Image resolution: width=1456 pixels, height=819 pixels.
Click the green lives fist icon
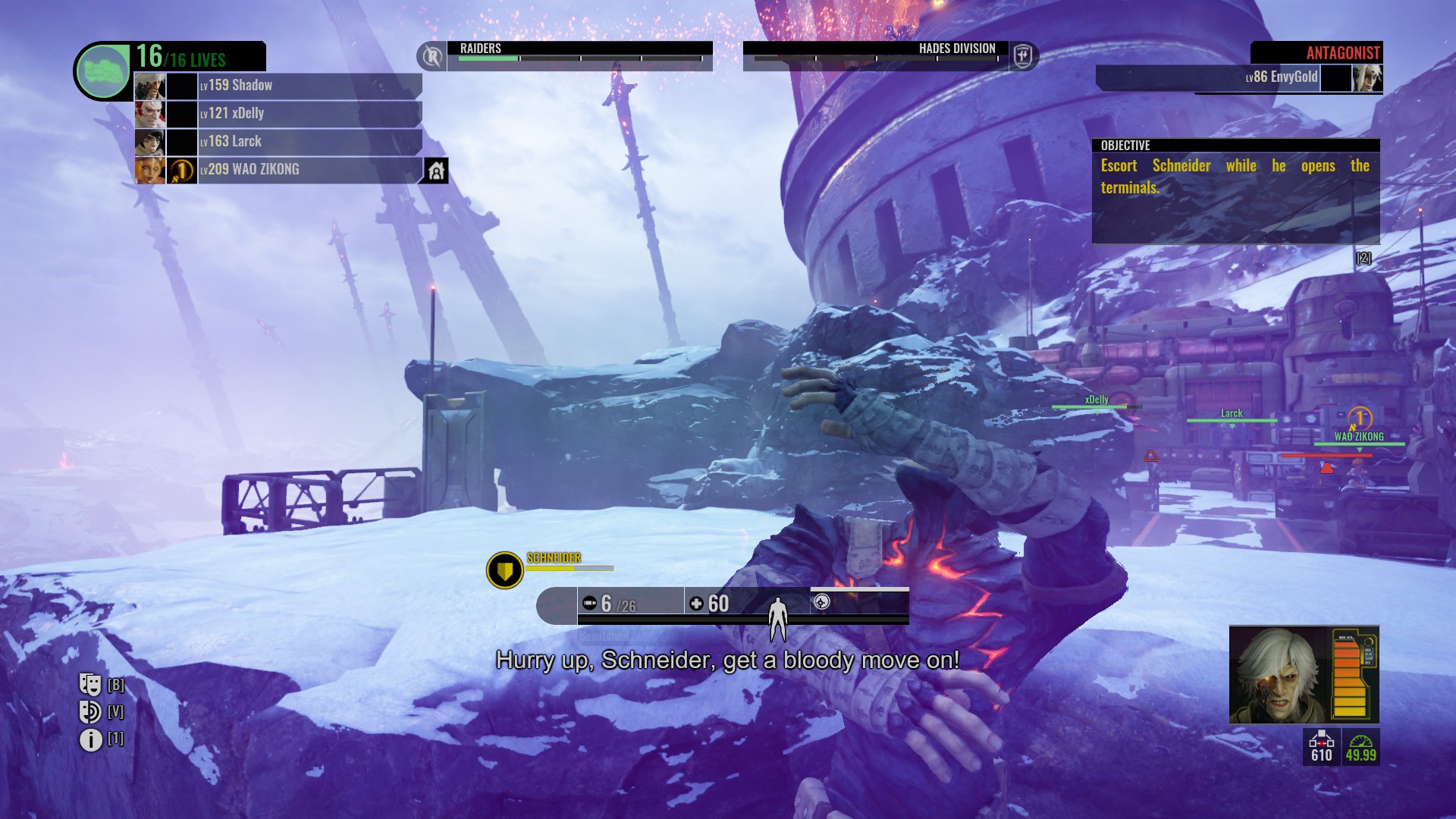[x=103, y=71]
